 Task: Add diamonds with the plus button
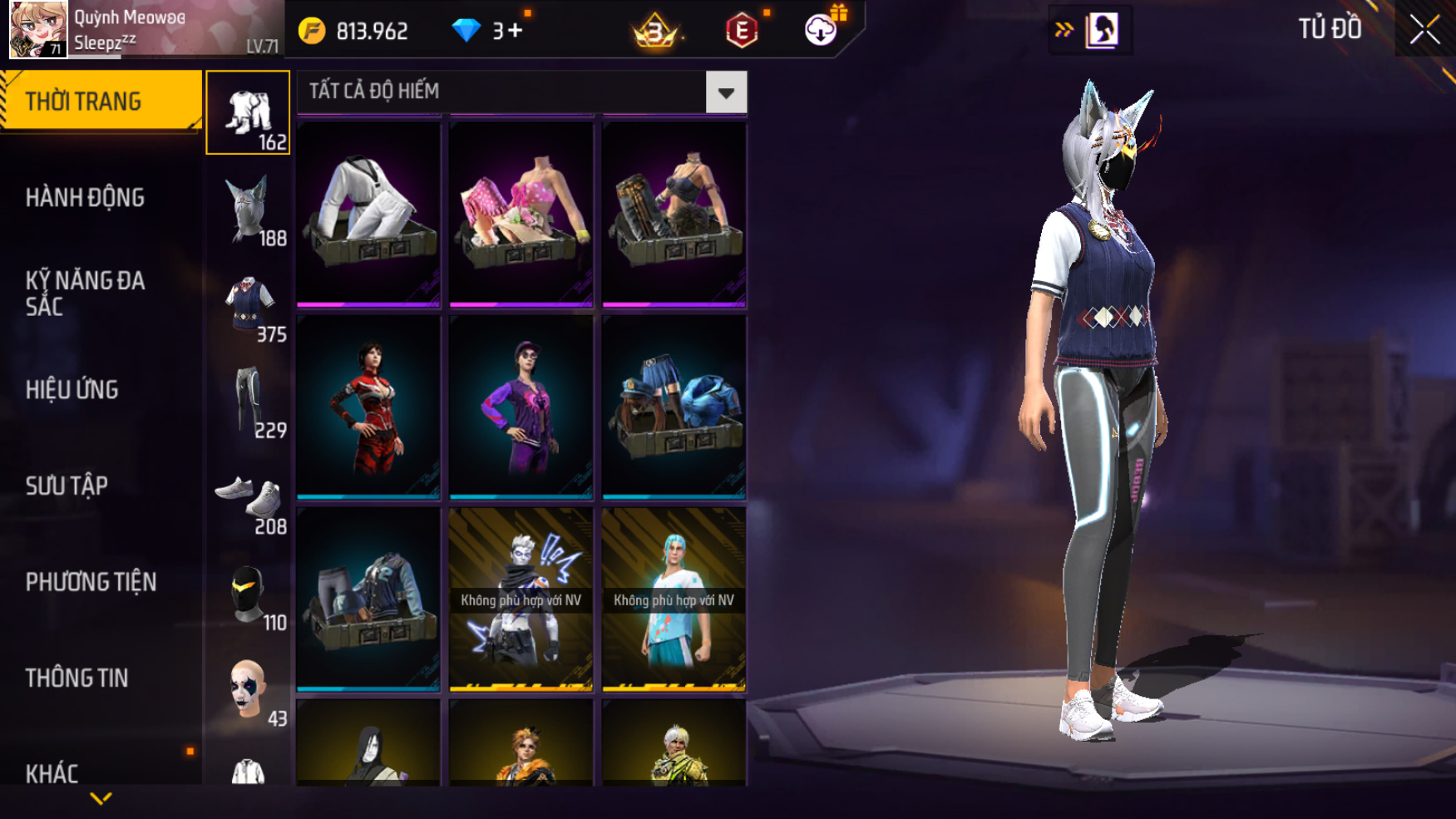tap(516, 31)
